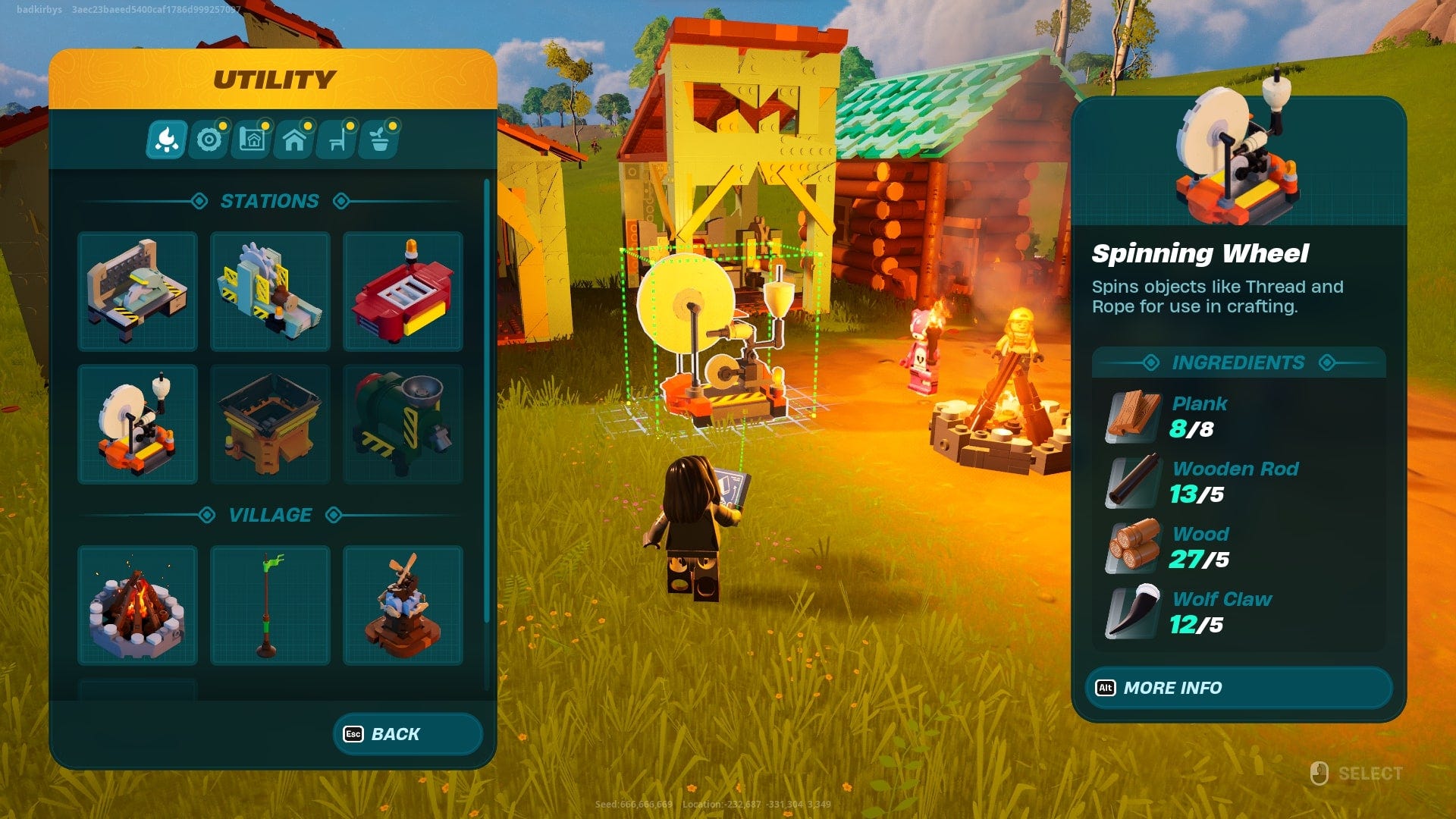The image size is (1456, 819).
Task: Open the potted plant decoration category
Action: tap(377, 139)
